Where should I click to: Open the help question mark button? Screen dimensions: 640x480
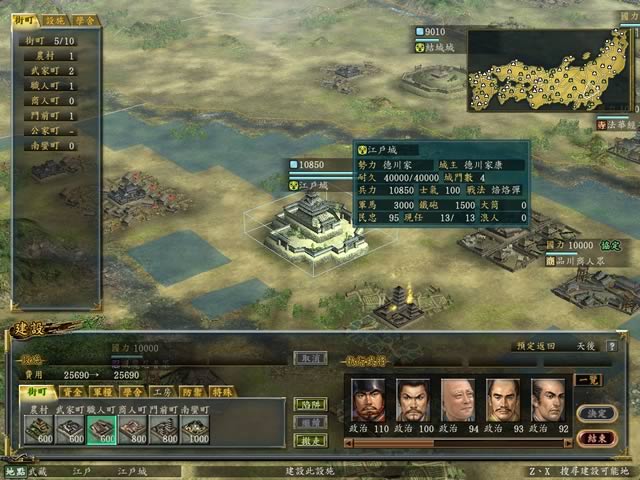pyautogui.click(x=611, y=347)
